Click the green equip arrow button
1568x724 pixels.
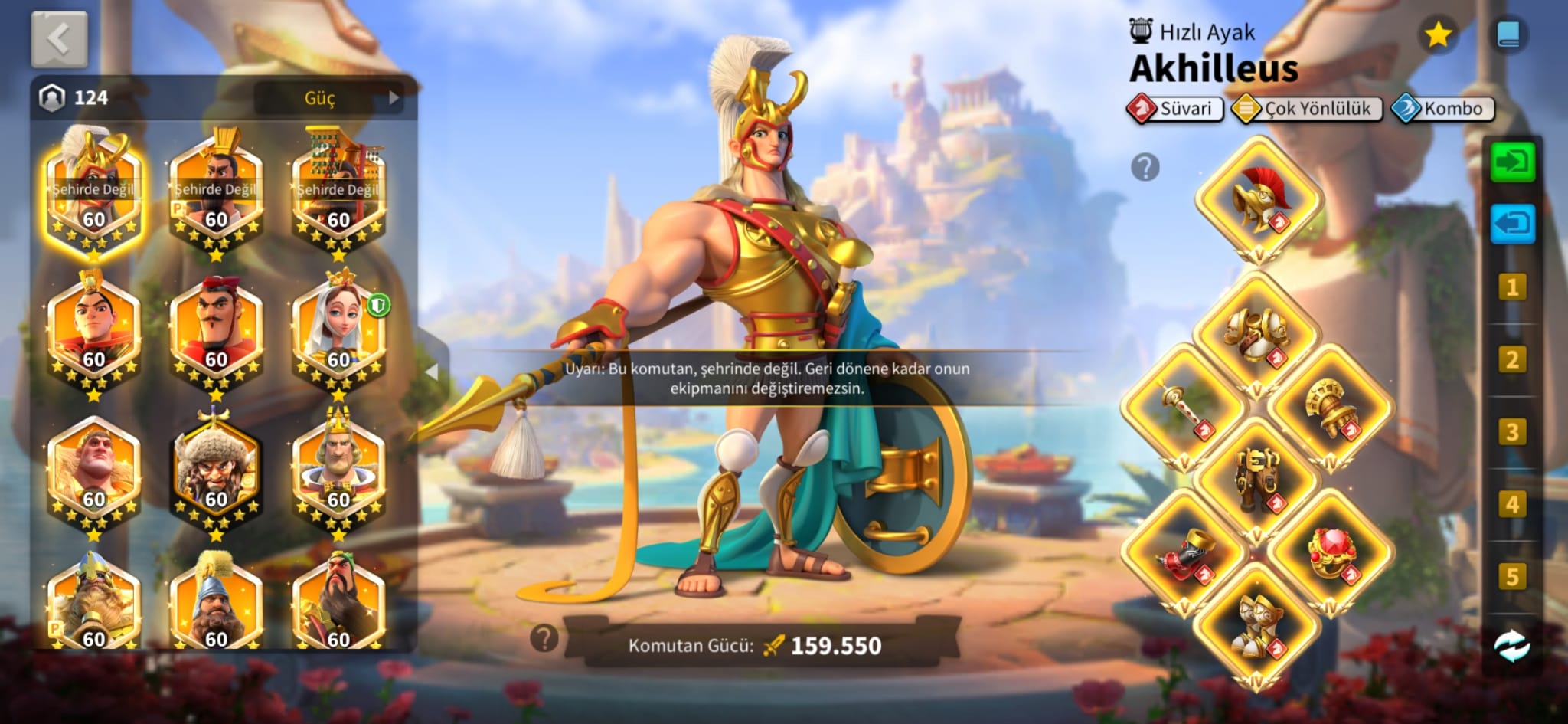(1512, 162)
